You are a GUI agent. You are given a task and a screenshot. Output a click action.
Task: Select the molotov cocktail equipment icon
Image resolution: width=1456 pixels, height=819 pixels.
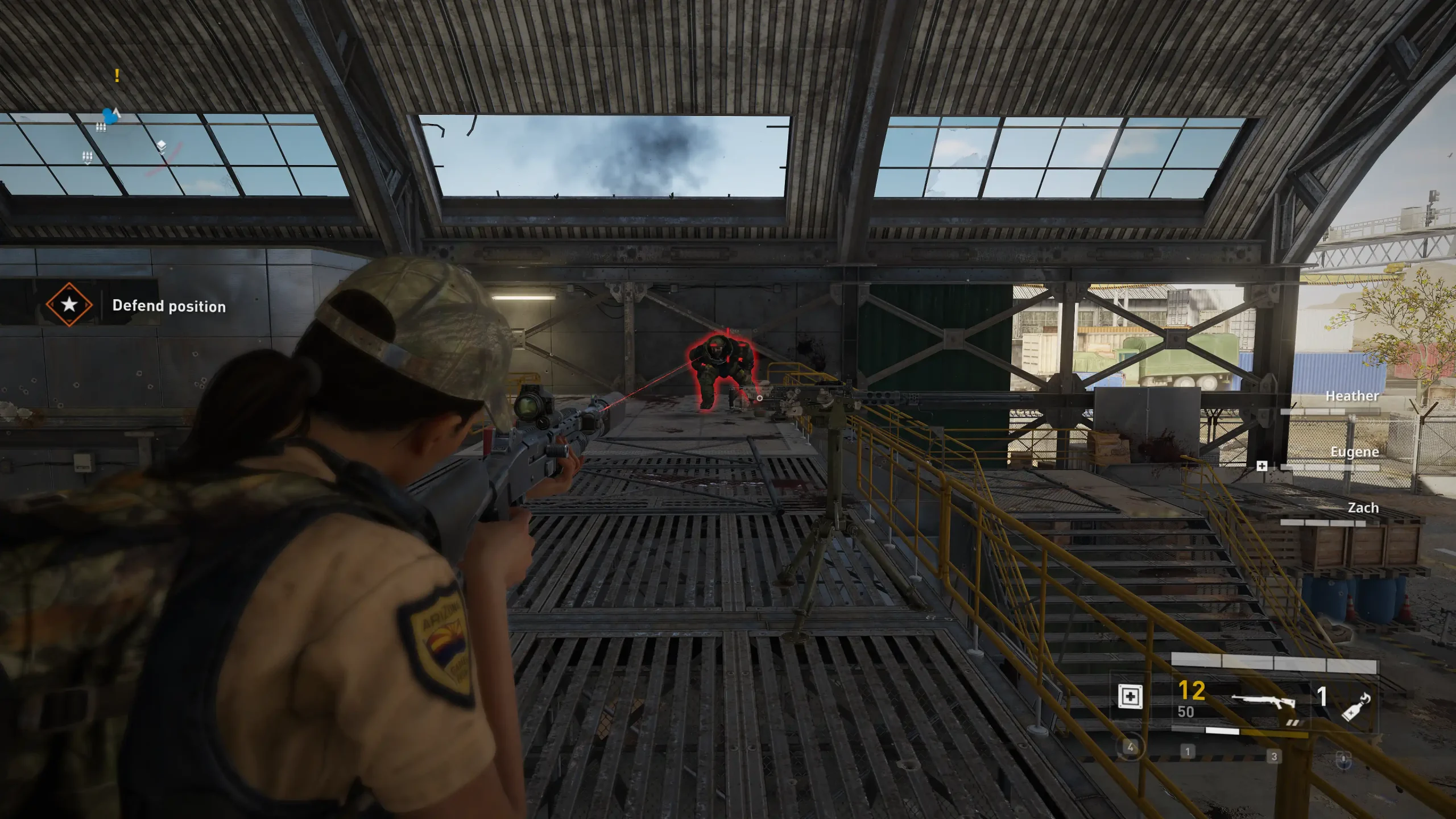point(1356,708)
